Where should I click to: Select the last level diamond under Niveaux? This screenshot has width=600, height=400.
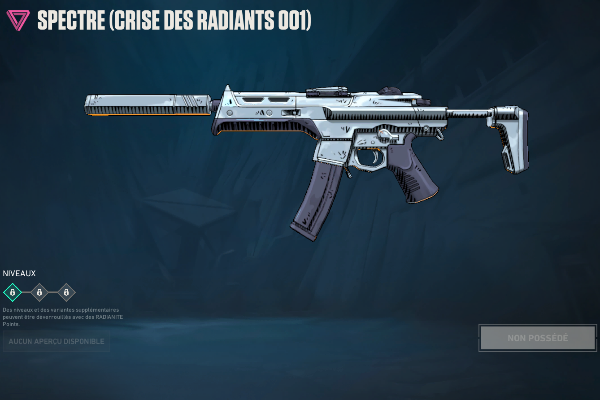tap(66, 292)
